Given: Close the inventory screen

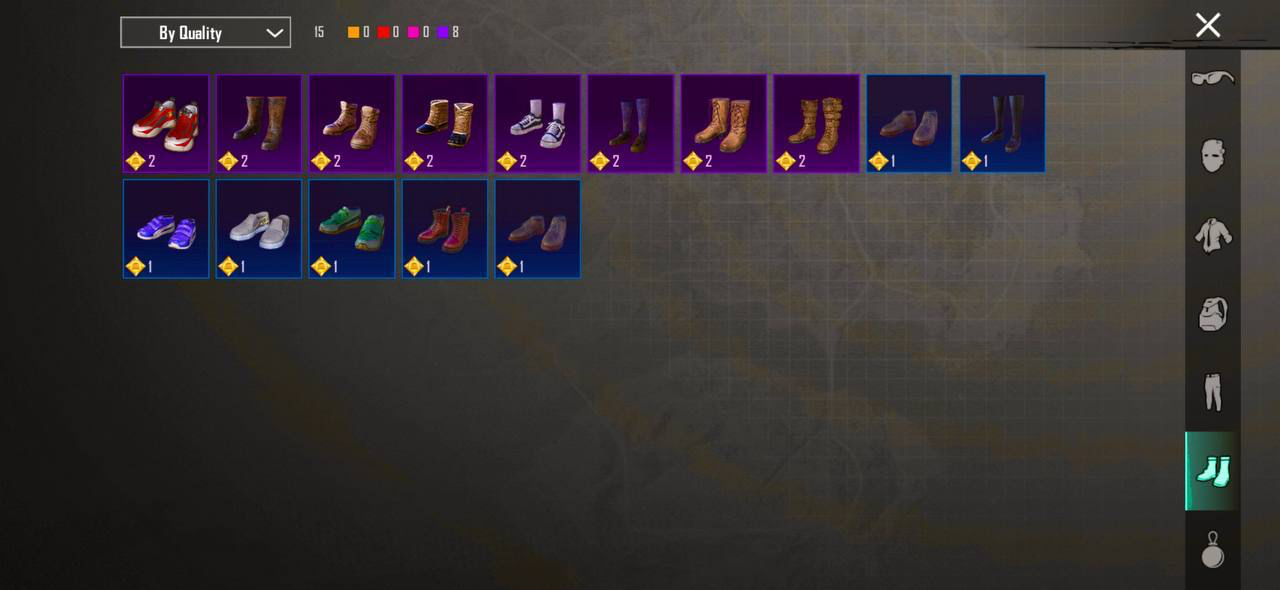Looking at the screenshot, I should pos(1208,26).
